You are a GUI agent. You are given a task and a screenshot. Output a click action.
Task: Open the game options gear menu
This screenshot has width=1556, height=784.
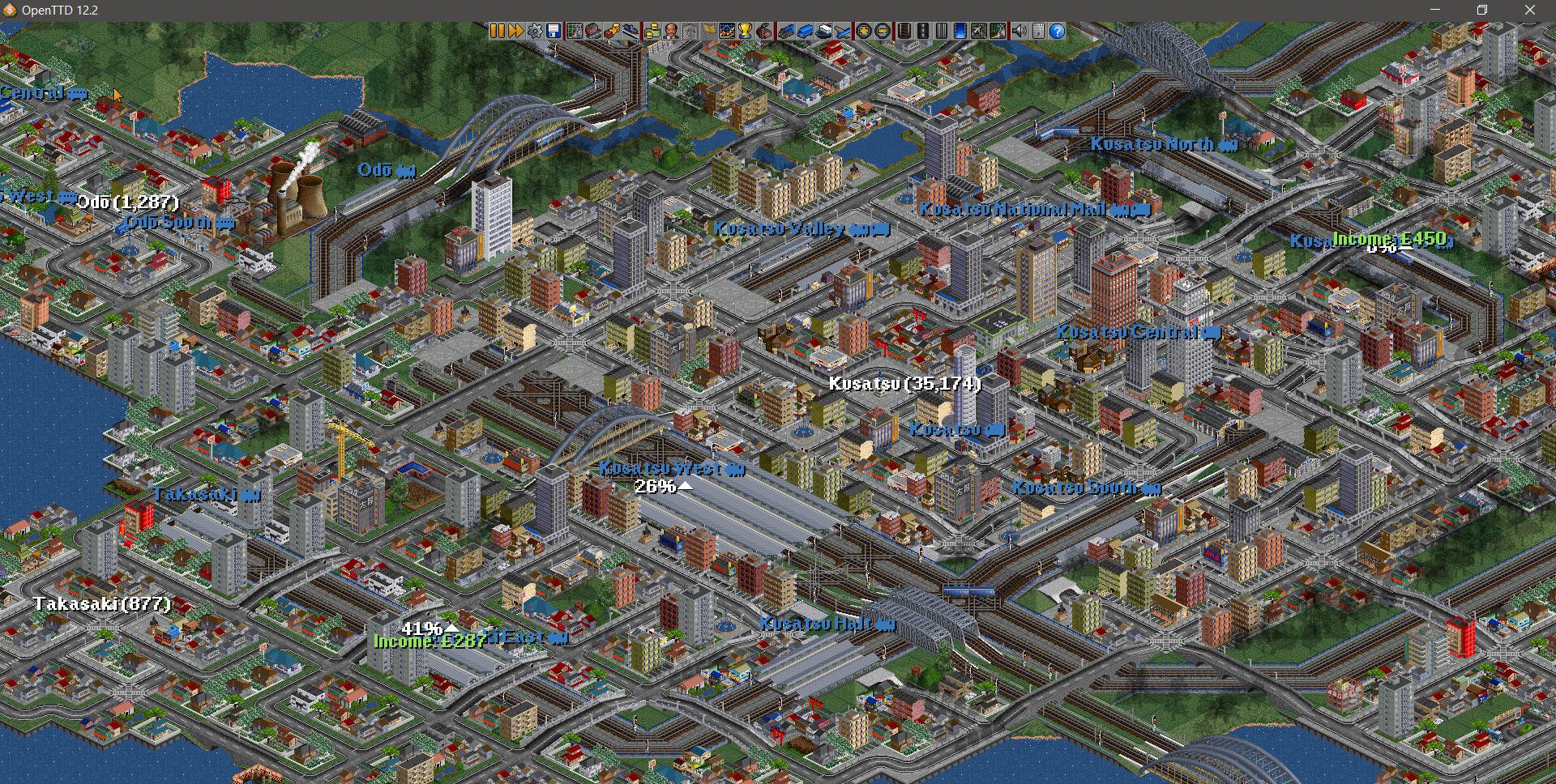(535, 31)
